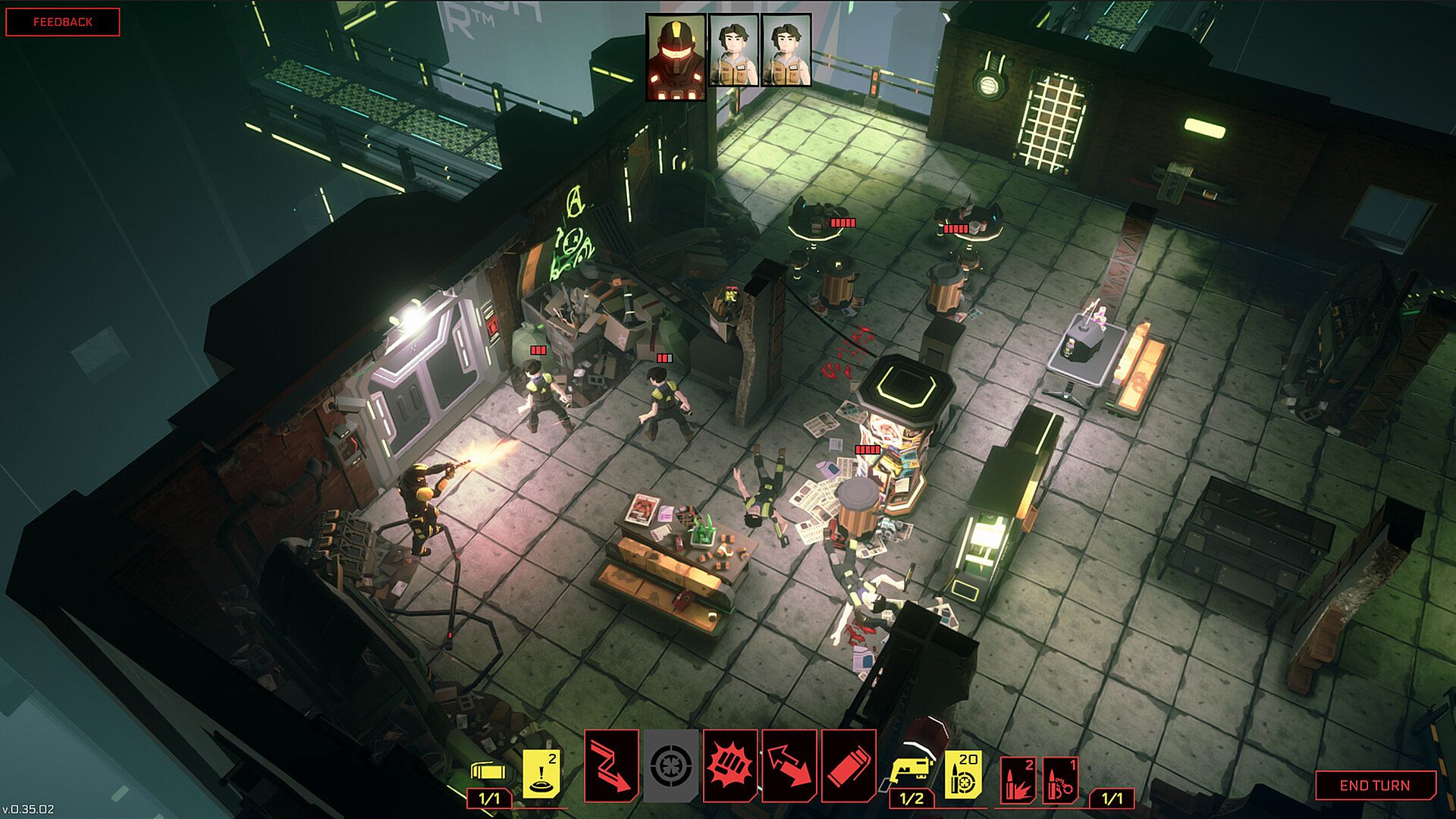Screen dimensions: 1456x819
Task: Click the END TURN button
Action: [1375, 786]
